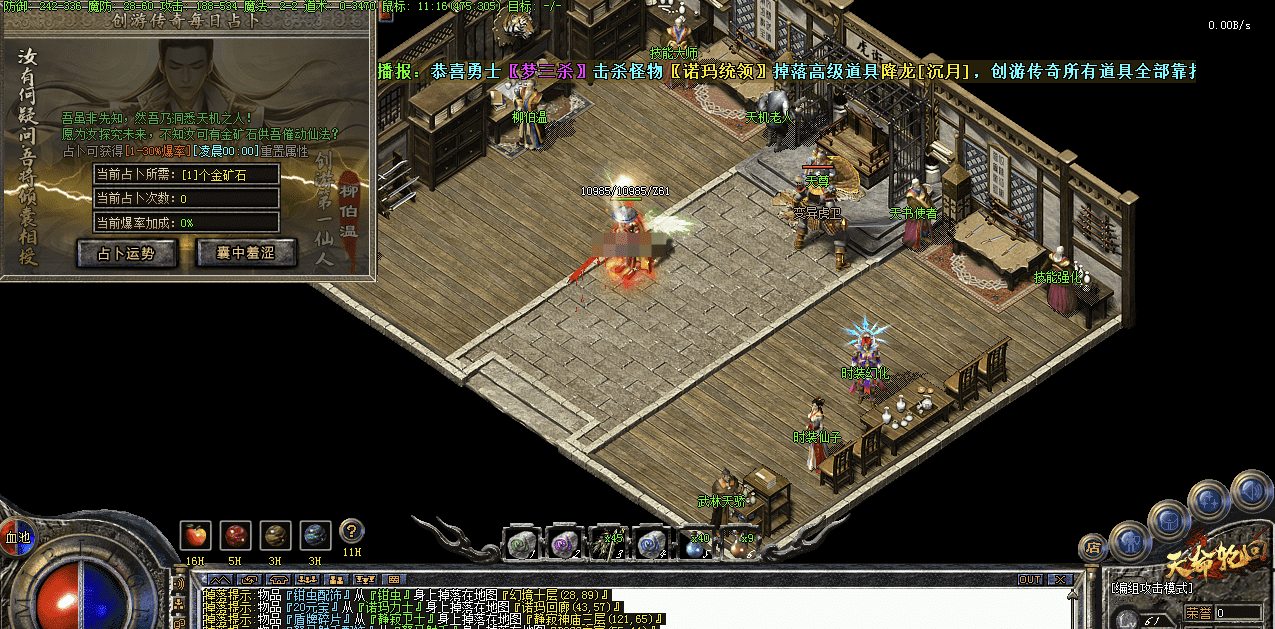This screenshot has height=629, width=1275.
Task: Use the green scroll in hotbar slot 1
Action: click(x=520, y=544)
